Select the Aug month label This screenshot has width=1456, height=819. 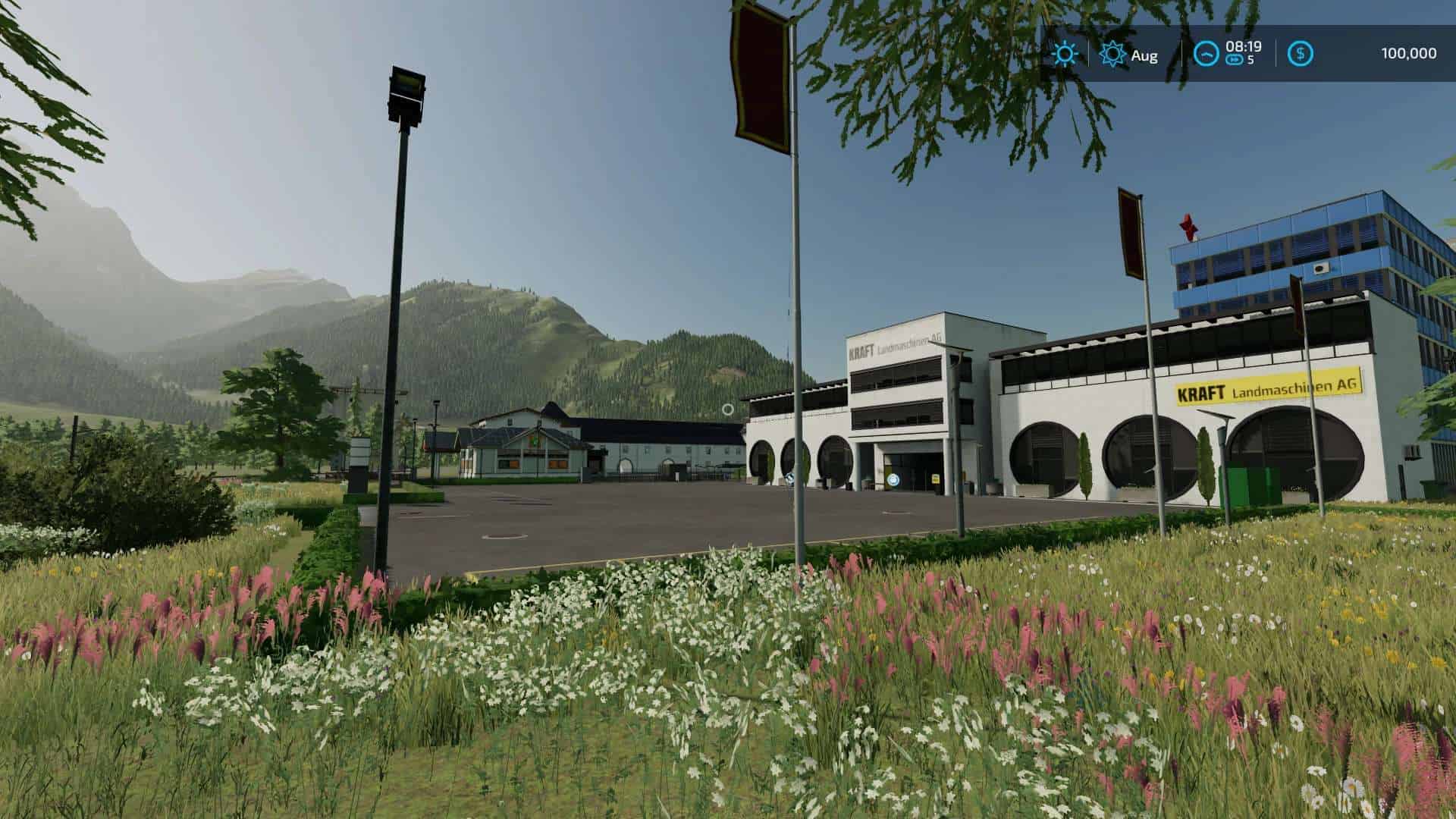click(x=1144, y=55)
